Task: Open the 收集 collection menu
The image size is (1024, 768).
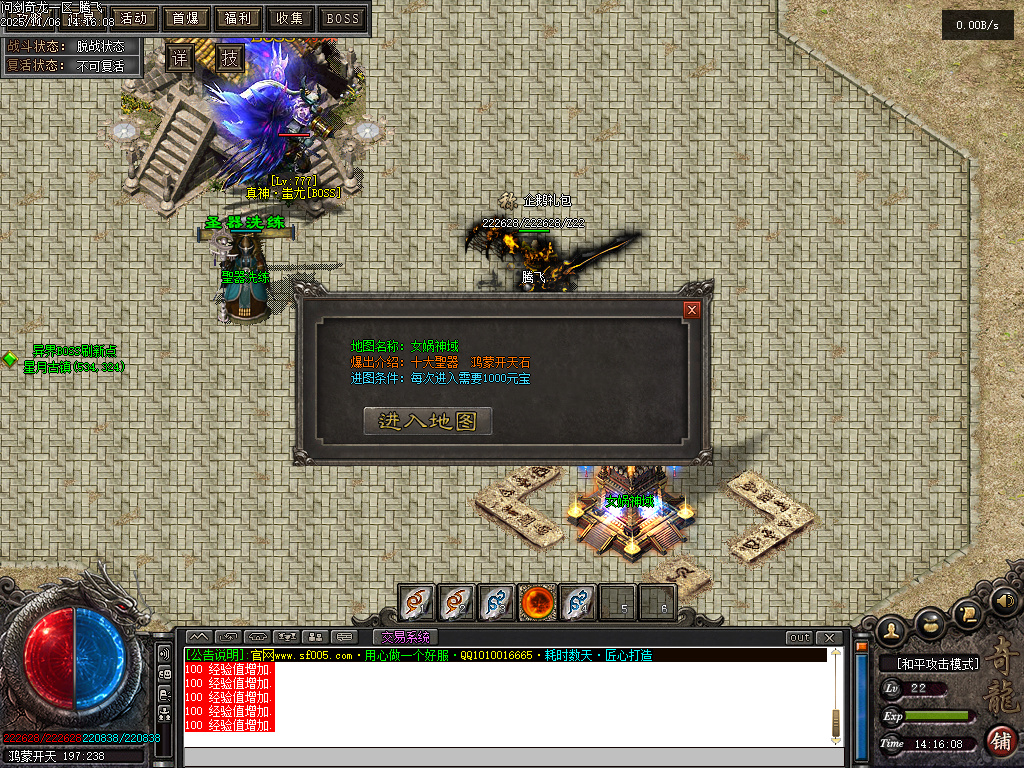Action: point(290,18)
